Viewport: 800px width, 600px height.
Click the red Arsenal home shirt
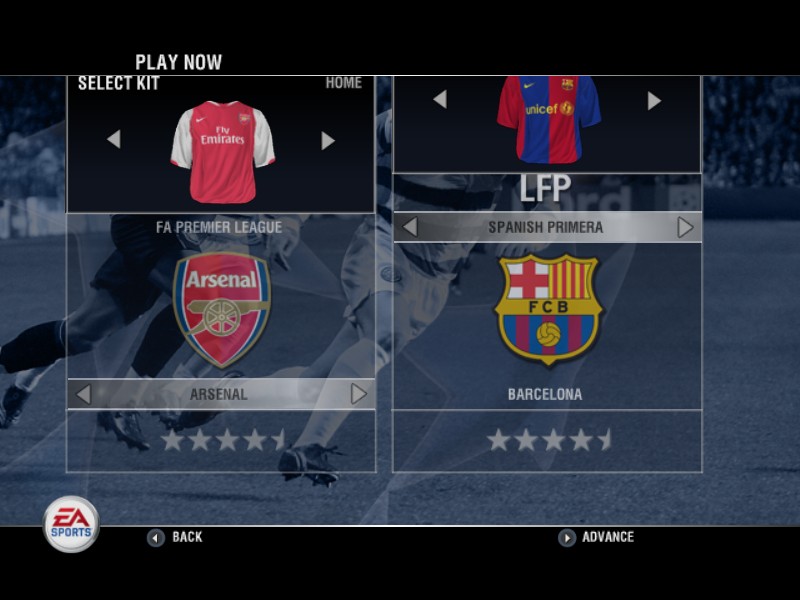(222, 150)
